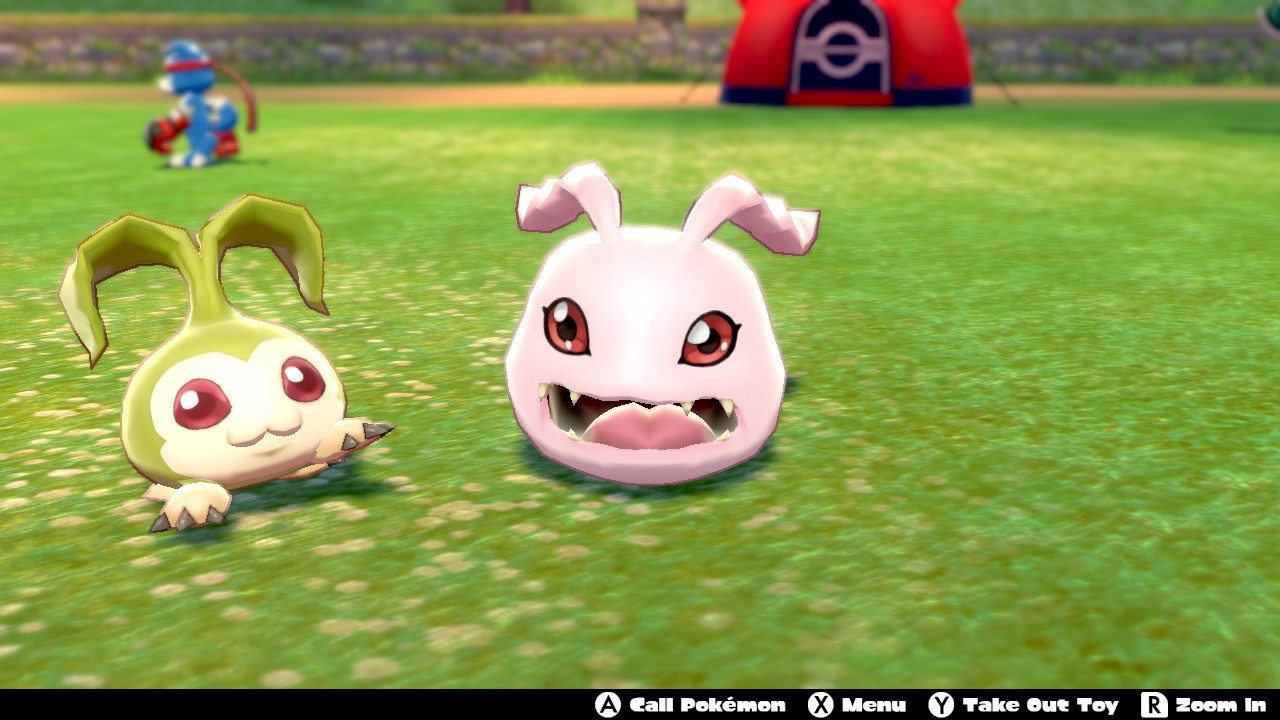Select the 'Call Pokémon' label text
The height and width of the screenshot is (720, 1280).
[x=706, y=706]
